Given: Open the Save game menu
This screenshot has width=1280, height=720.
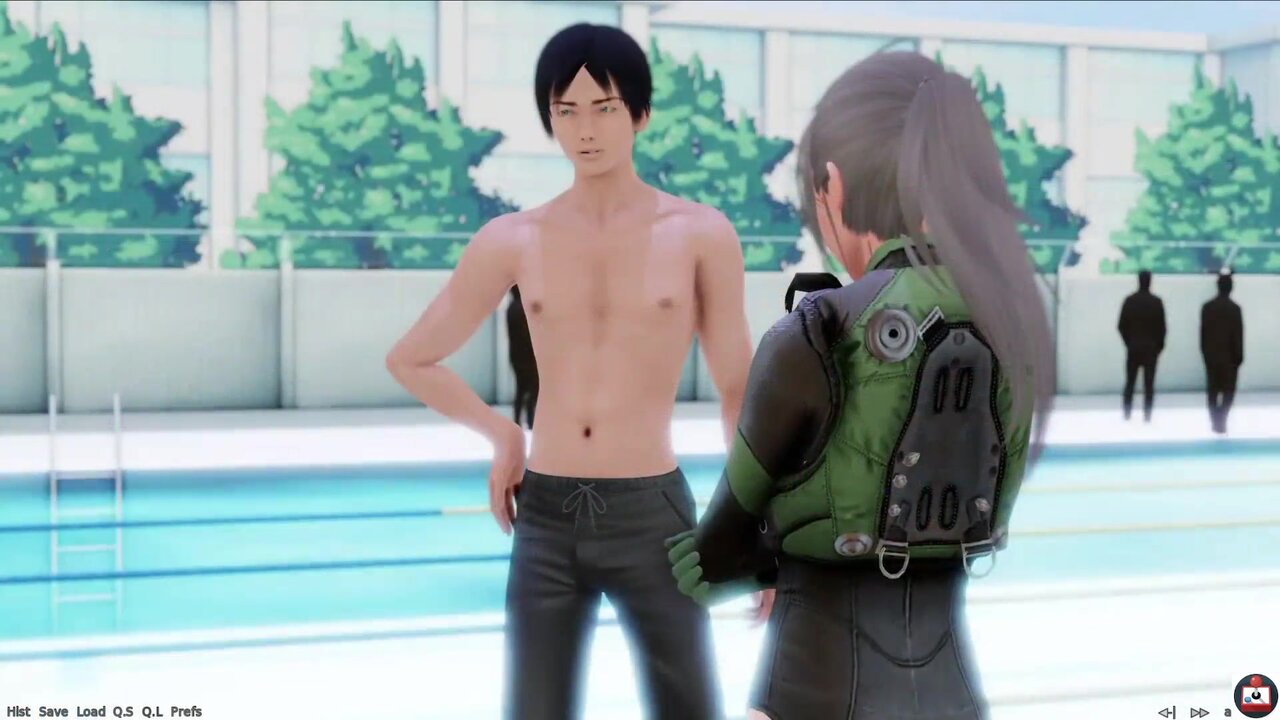Looking at the screenshot, I should click(53, 712).
